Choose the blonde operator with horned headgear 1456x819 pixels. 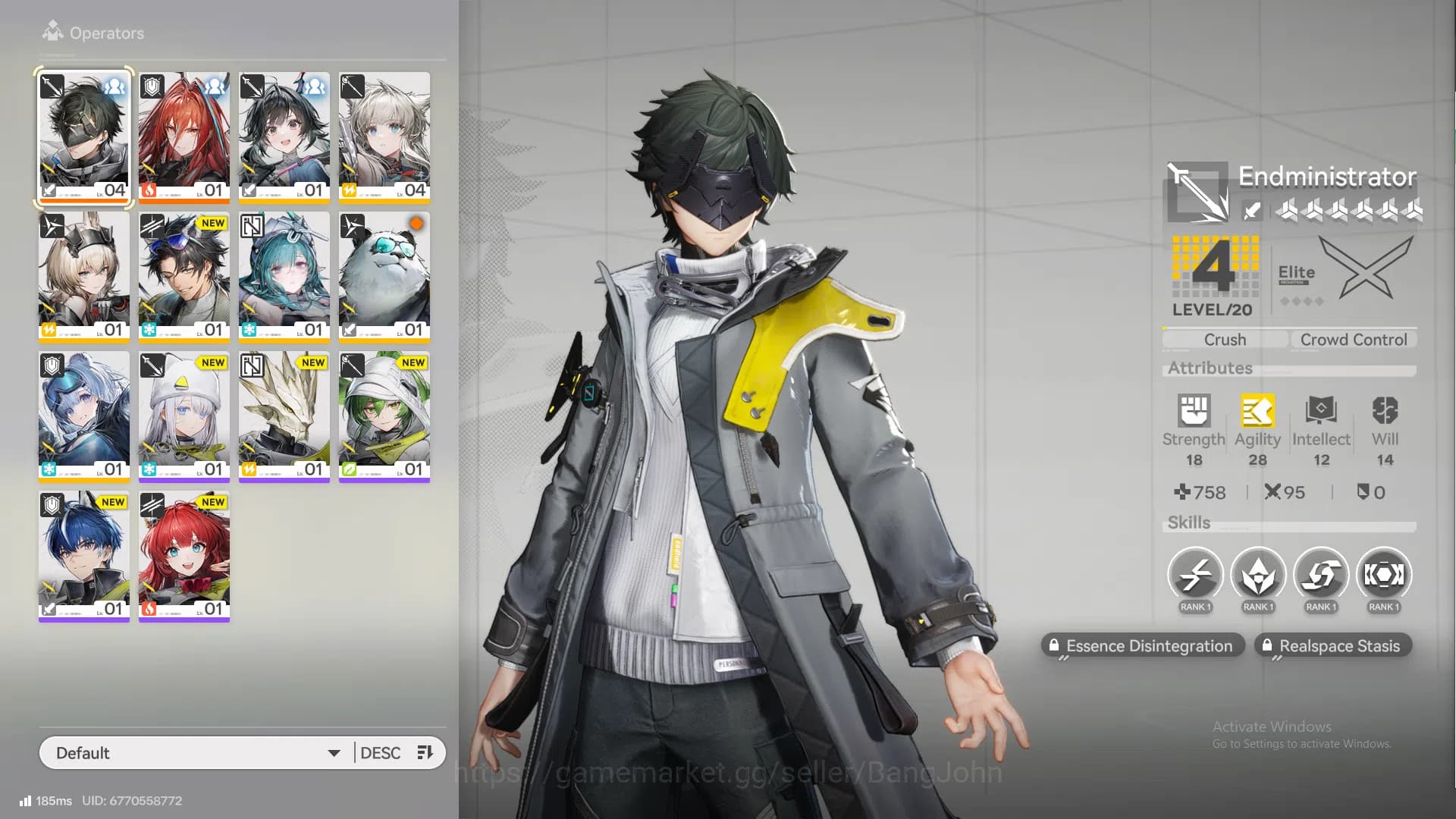[84, 276]
